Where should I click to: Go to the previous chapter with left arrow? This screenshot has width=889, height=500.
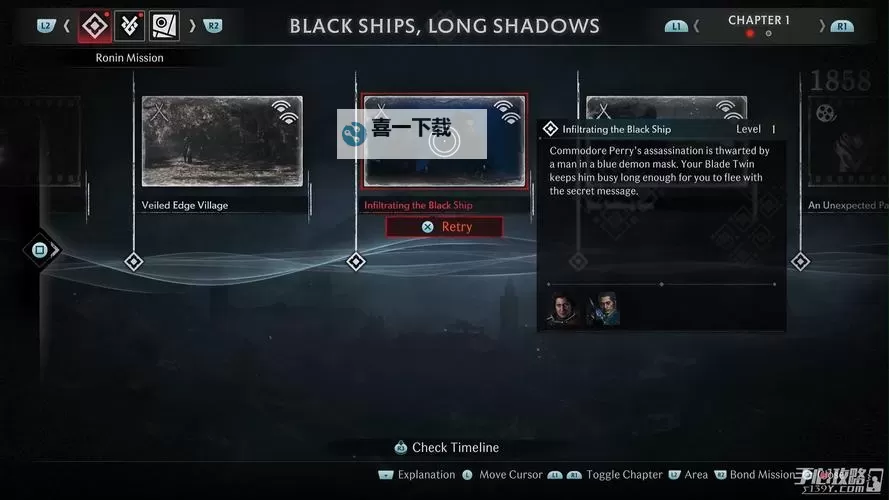pos(697,25)
